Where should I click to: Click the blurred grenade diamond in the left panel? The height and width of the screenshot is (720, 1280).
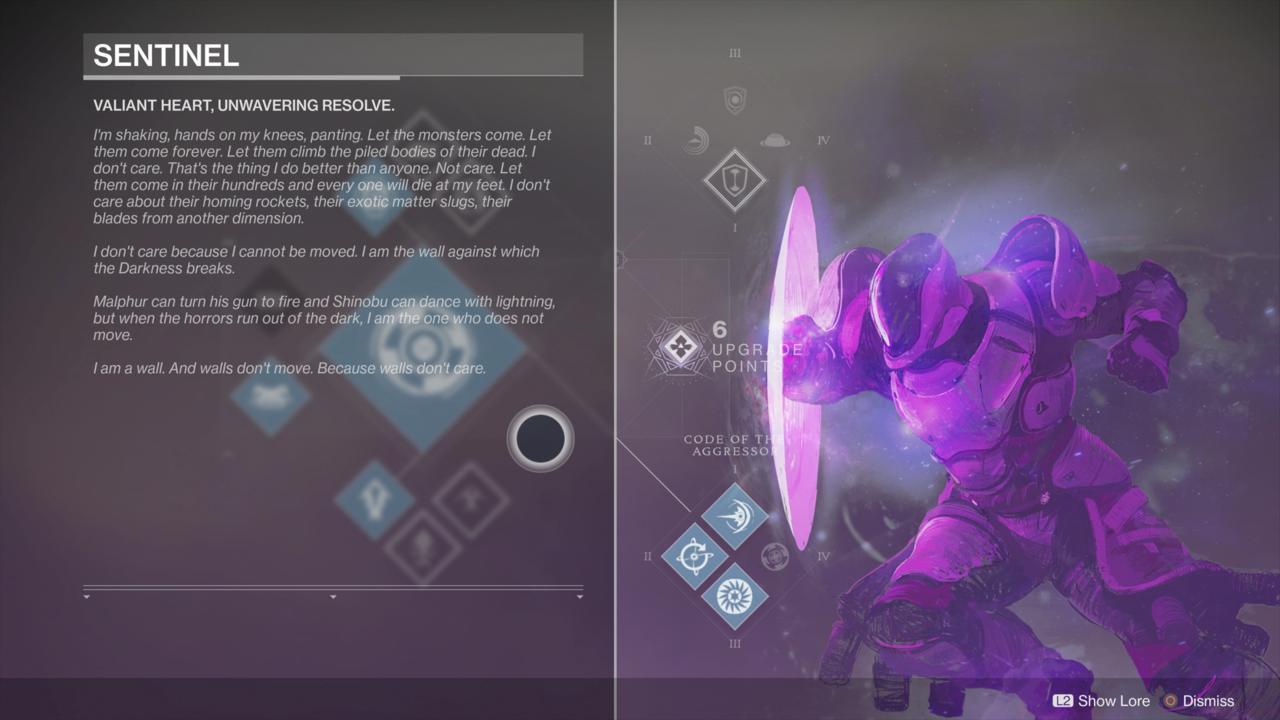(x=268, y=400)
